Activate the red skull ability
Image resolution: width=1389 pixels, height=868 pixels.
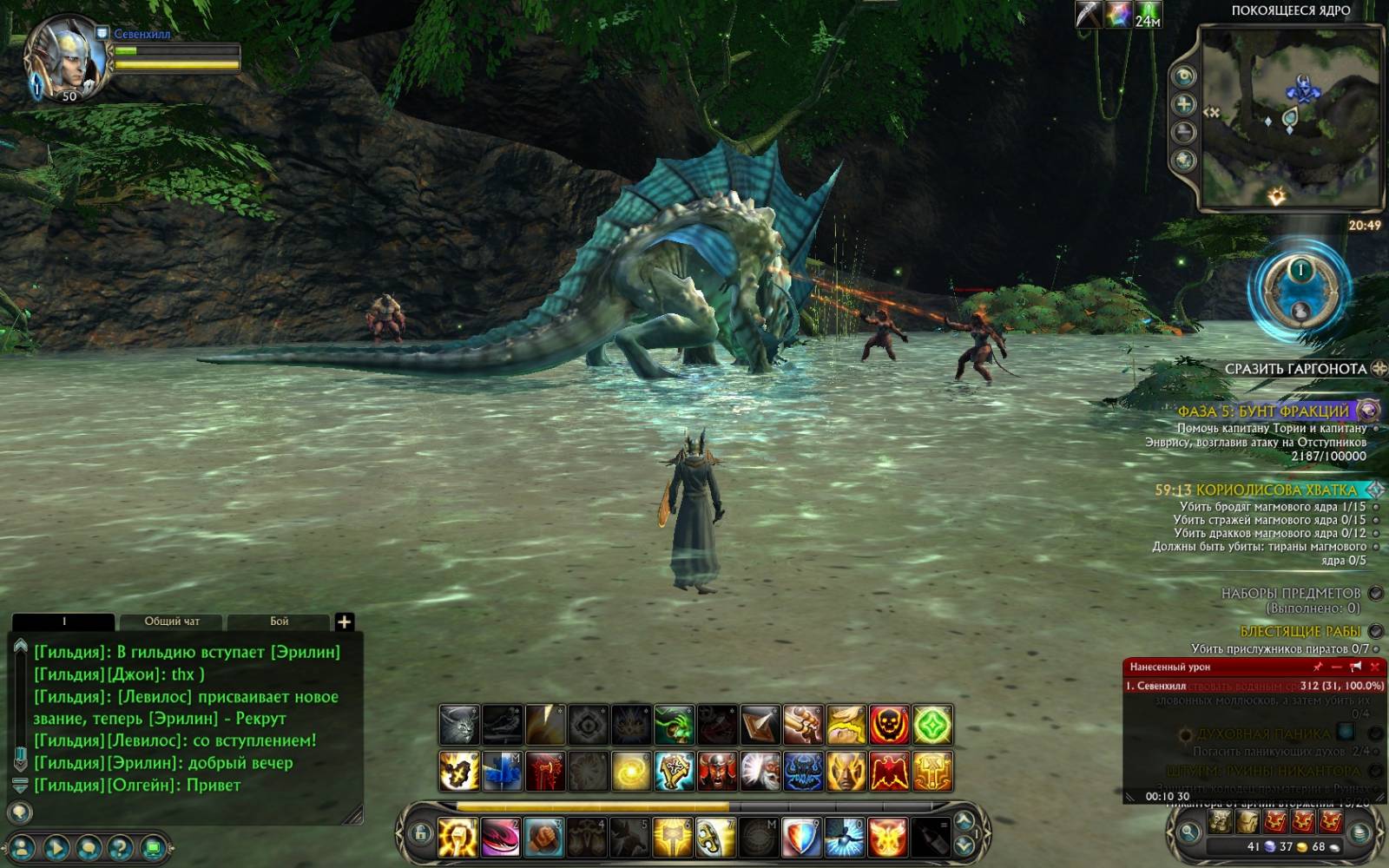[x=889, y=725]
